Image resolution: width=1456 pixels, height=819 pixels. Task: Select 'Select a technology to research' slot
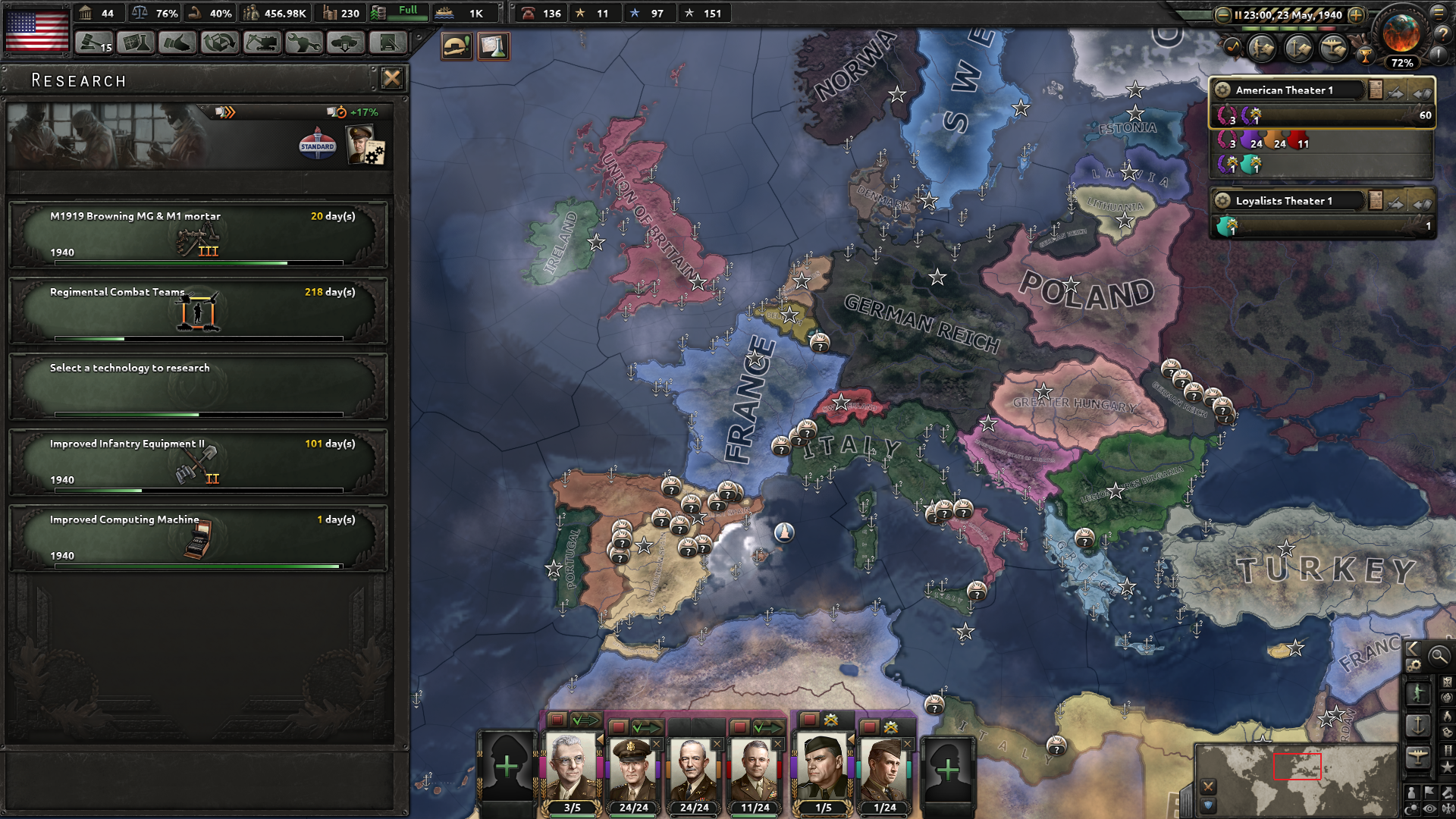coord(199,385)
